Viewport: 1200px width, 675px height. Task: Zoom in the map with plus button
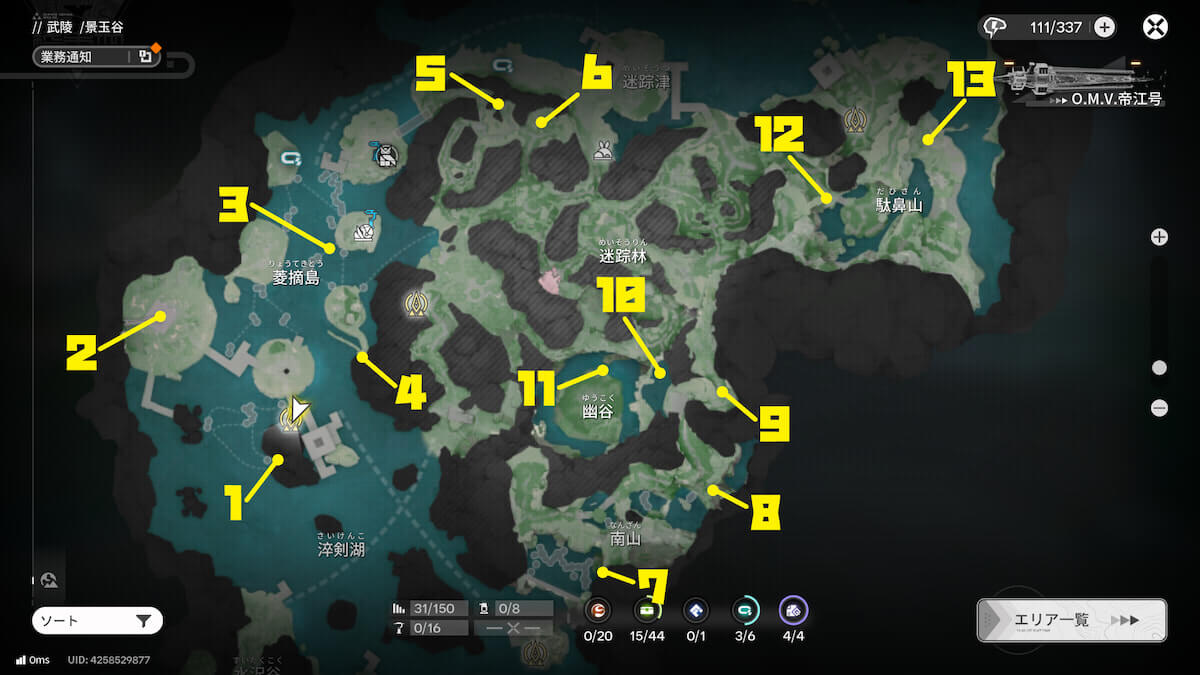click(x=1159, y=237)
